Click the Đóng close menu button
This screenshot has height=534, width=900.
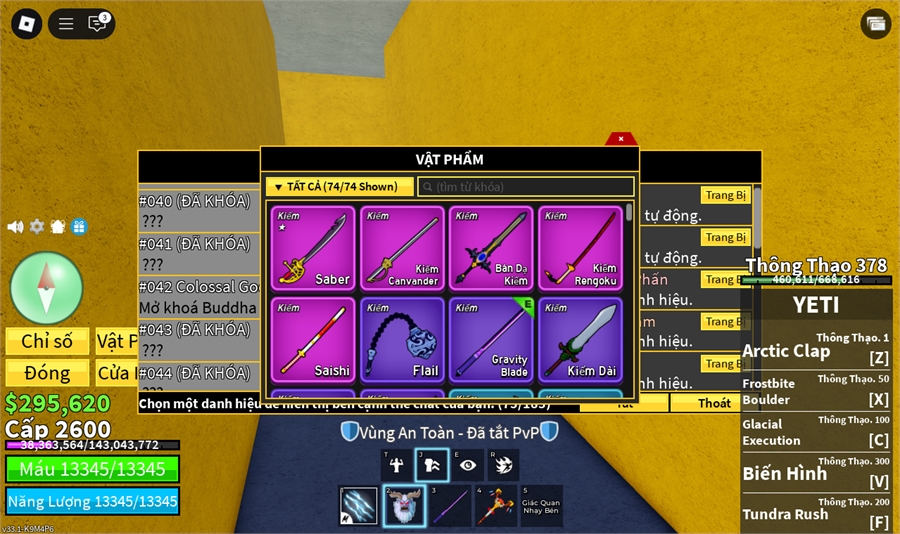click(47, 373)
